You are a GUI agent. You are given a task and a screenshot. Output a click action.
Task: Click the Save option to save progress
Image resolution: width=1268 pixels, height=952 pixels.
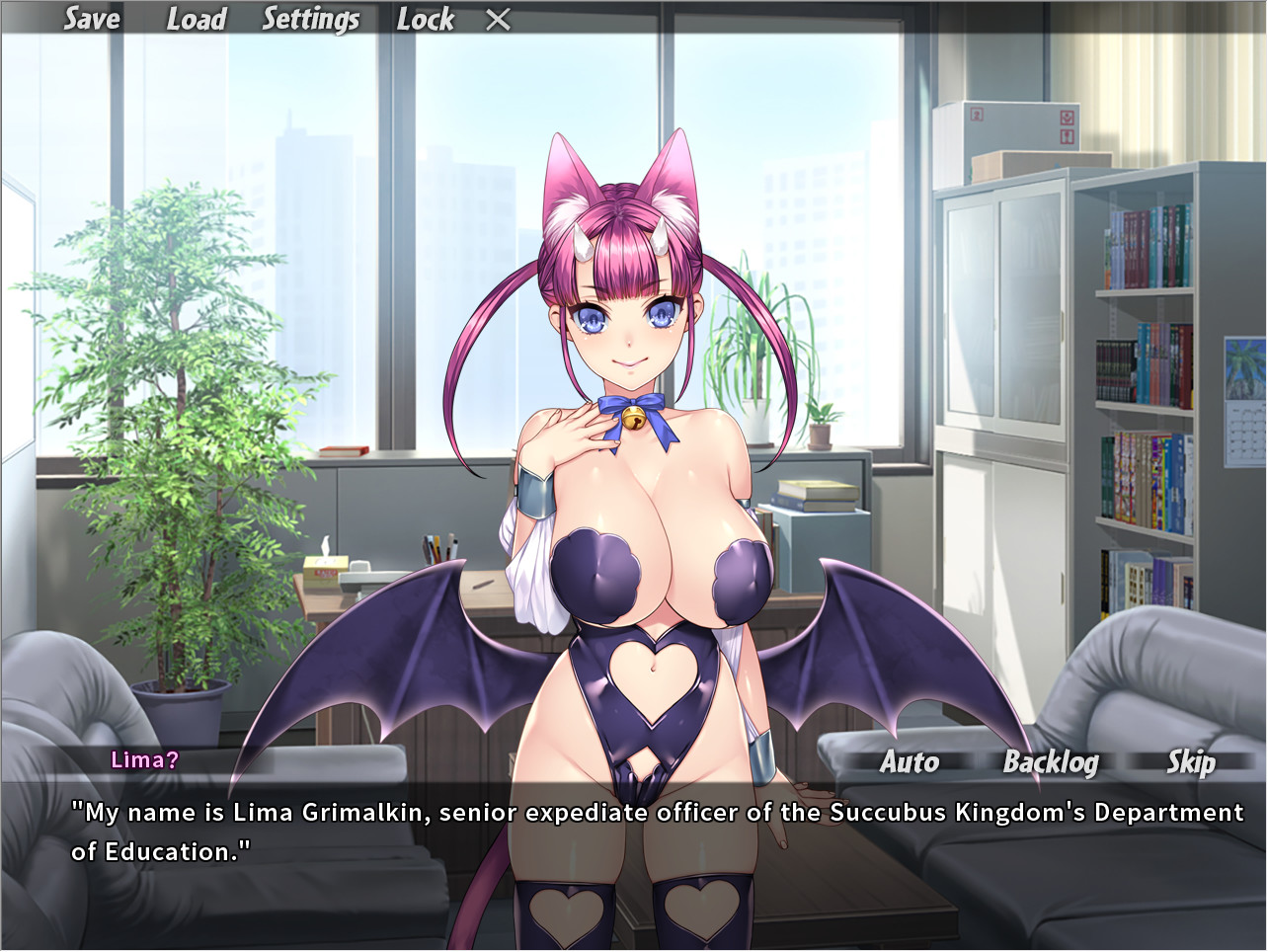pyautogui.click(x=92, y=19)
